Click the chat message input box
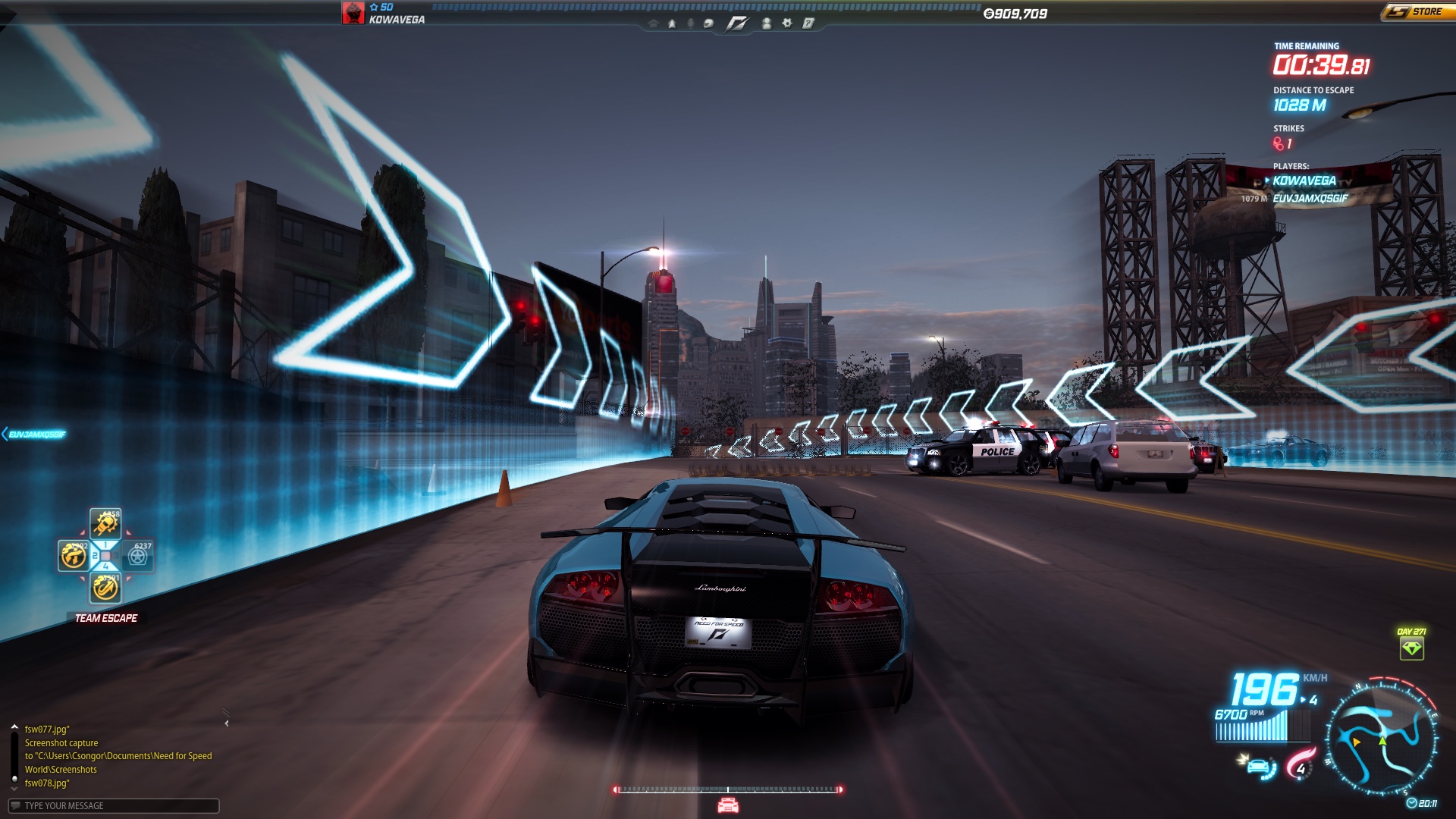 coord(114,805)
